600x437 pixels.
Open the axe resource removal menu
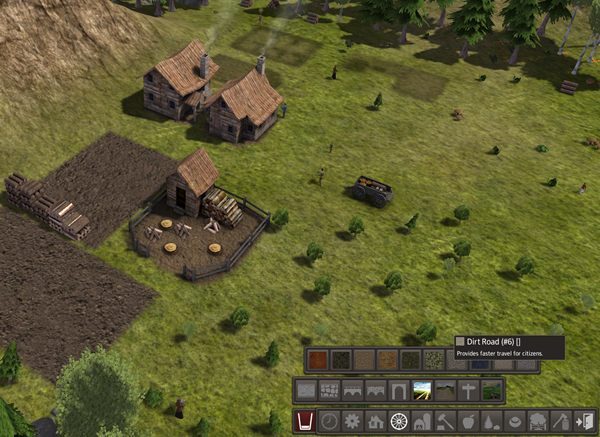click(561, 422)
